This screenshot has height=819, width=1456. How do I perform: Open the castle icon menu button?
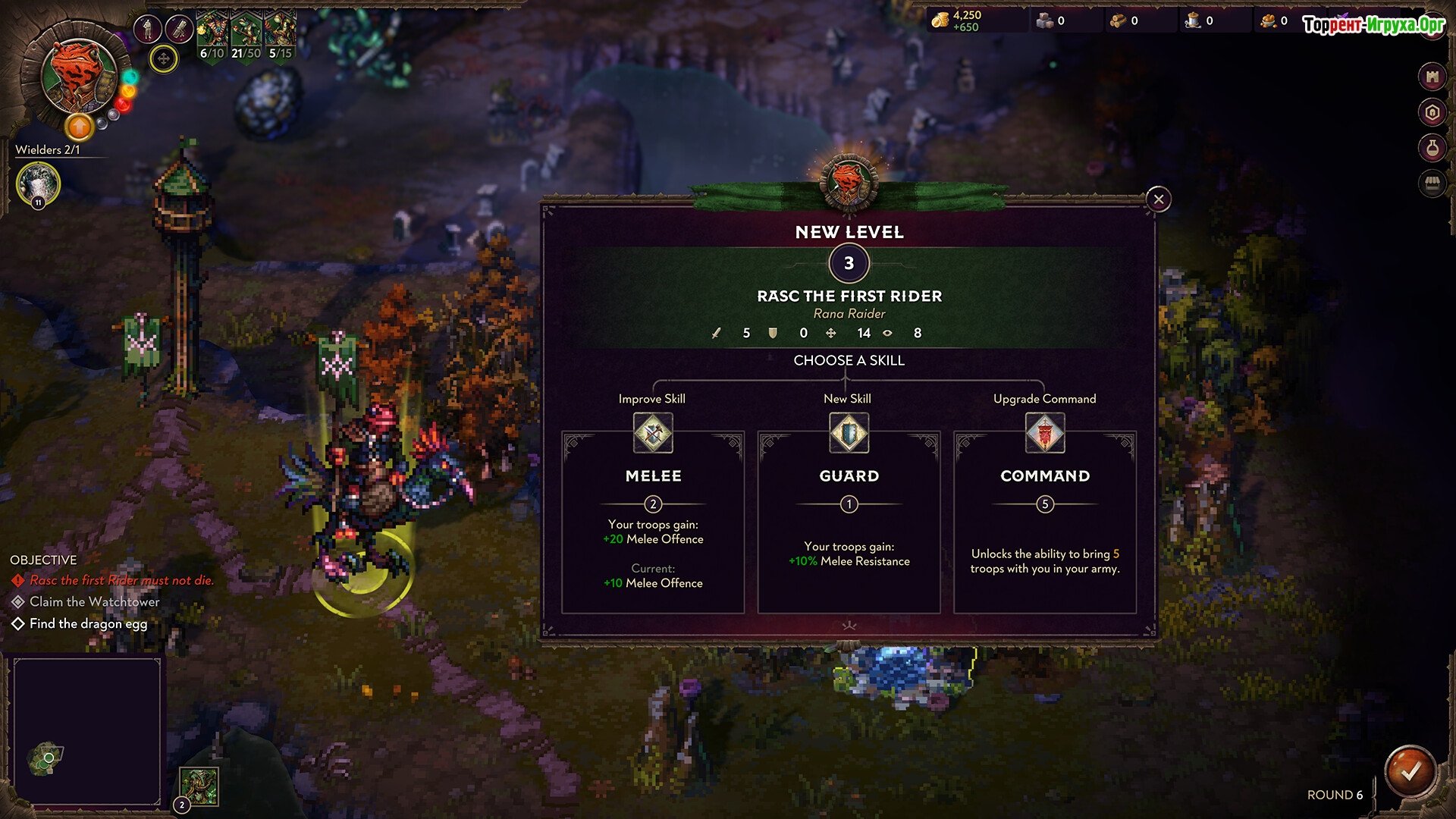tap(1432, 77)
